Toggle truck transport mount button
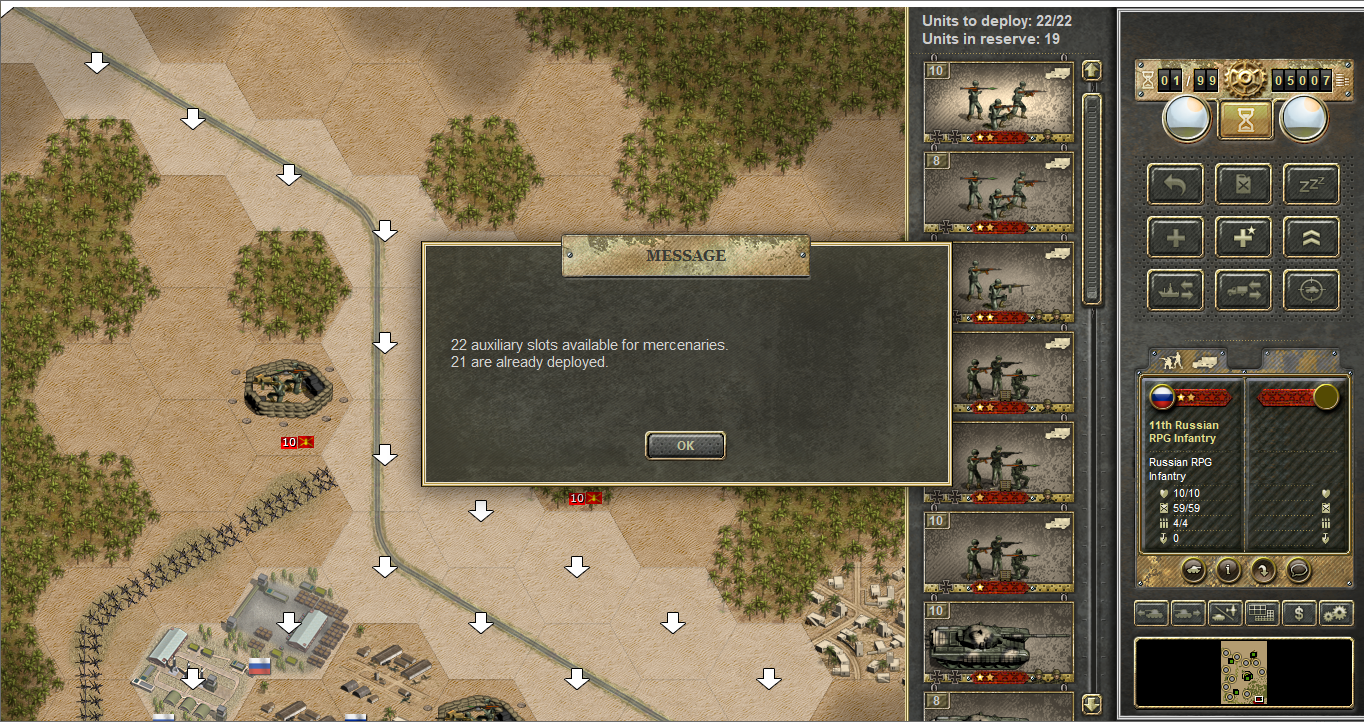 (x=1243, y=290)
